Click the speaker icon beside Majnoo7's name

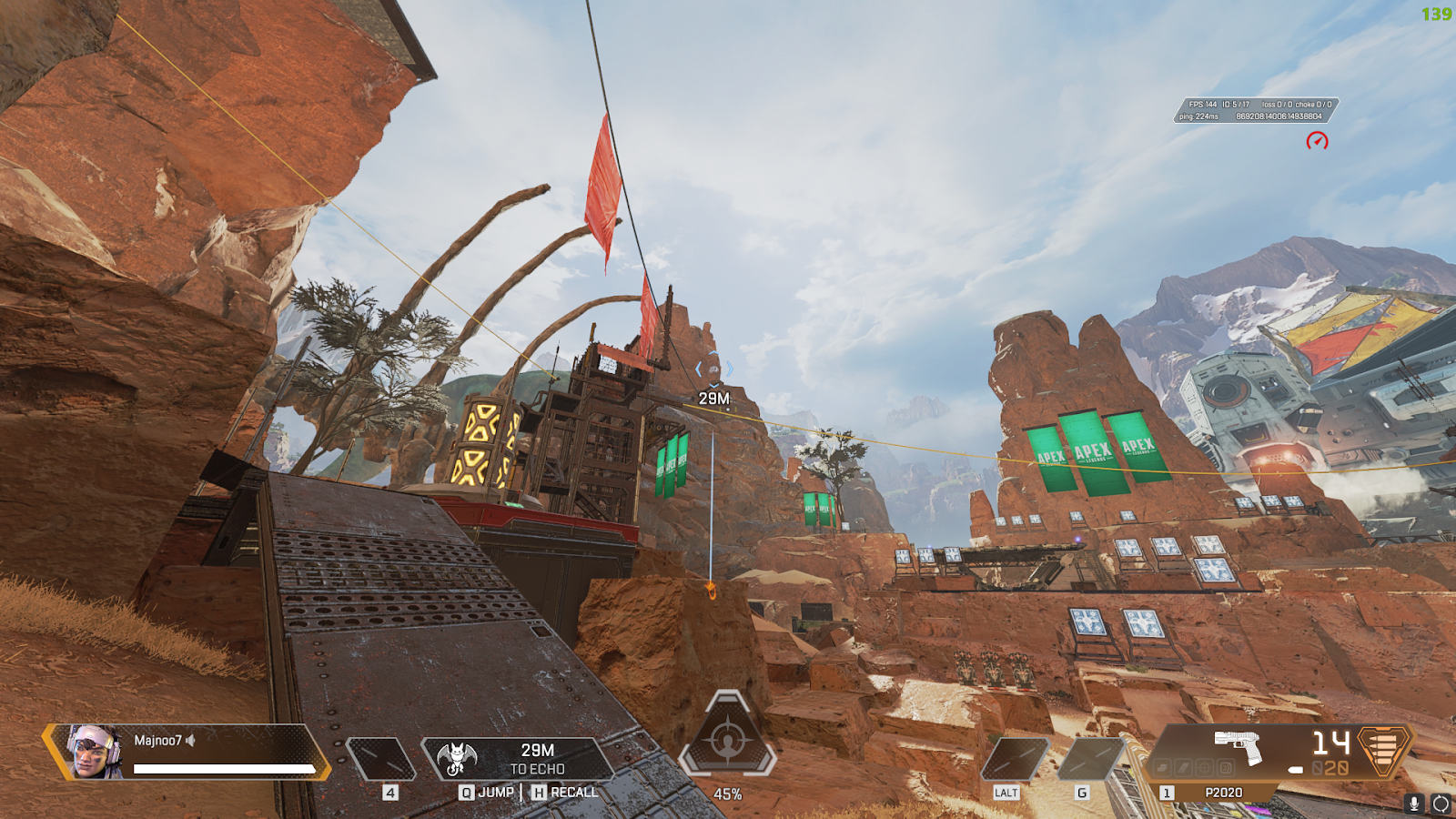tap(191, 741)
